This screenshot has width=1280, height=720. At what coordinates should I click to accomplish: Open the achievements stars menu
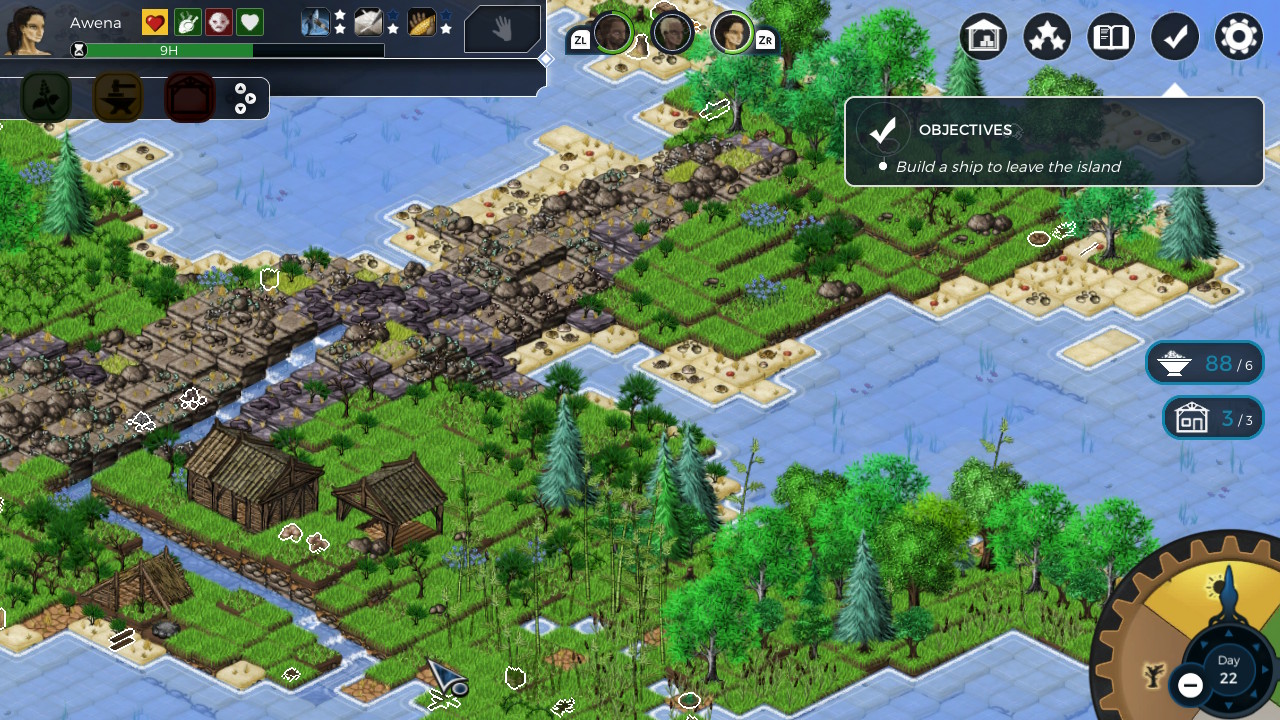(x=1047, y=36)
